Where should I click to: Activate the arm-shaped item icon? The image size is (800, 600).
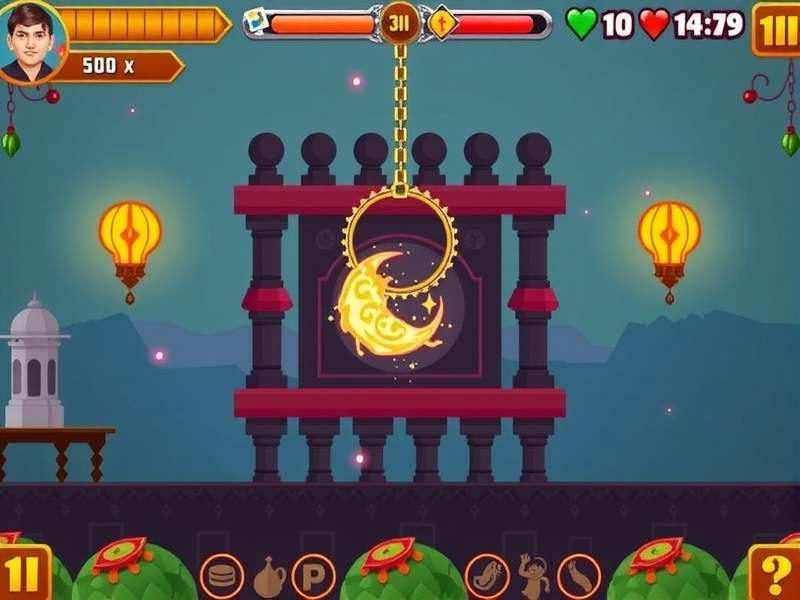tap(579, 576)
